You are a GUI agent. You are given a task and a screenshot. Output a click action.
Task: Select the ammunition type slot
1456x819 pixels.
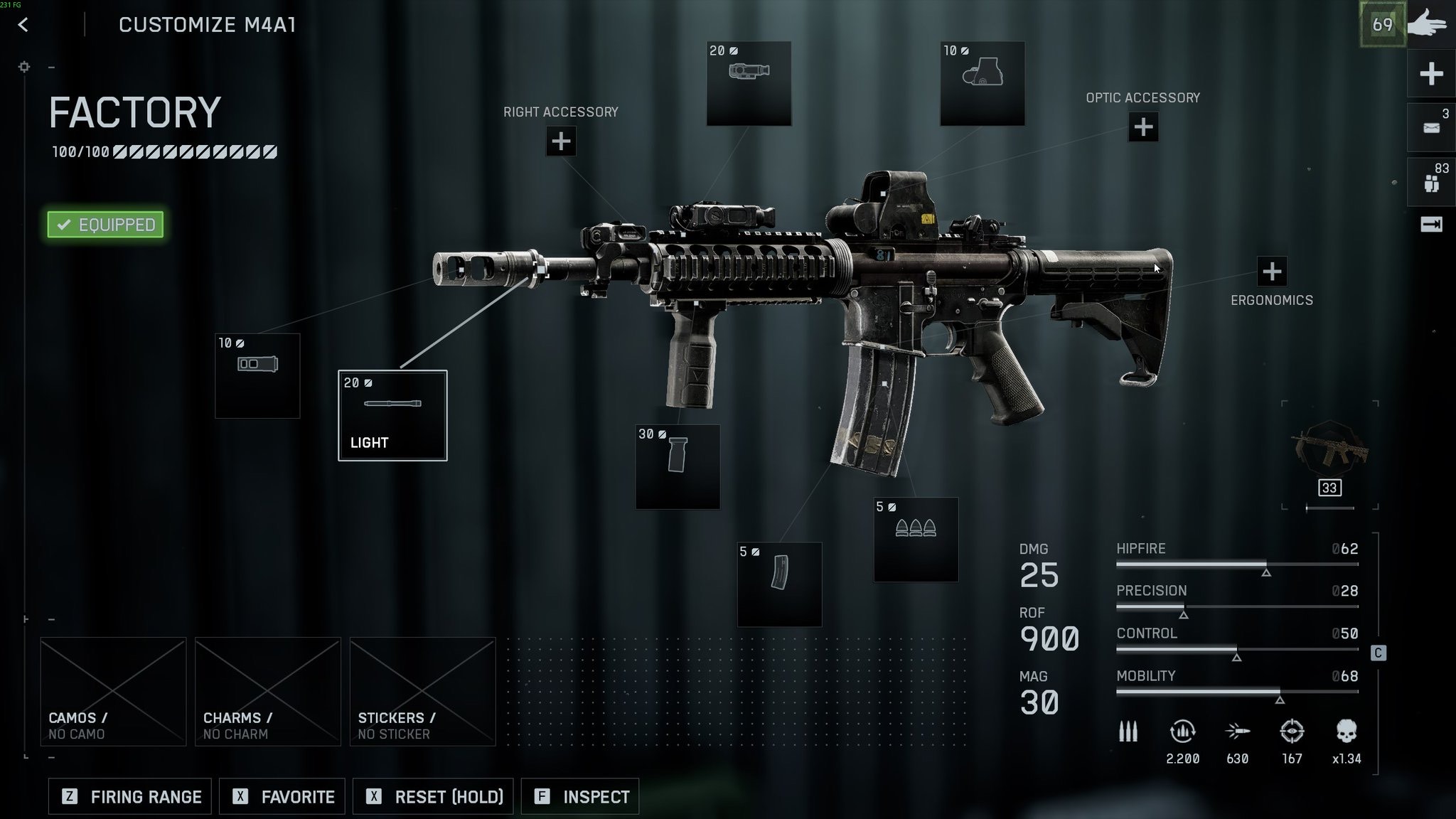coord(916,540)
